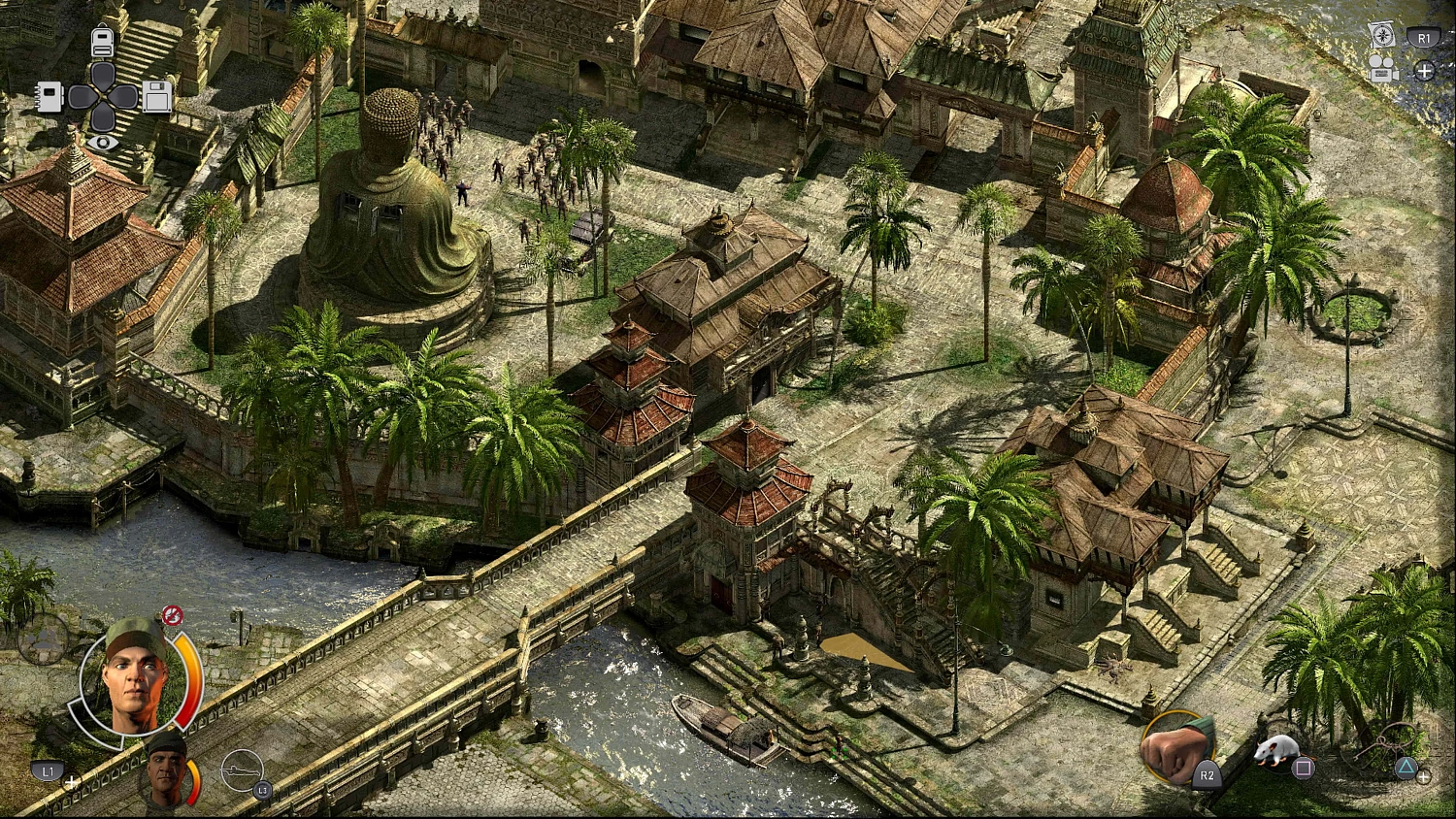Screen dimensions: 1456x819
Task: Click the Triangle button icon bottom right
Action: 1406,767
